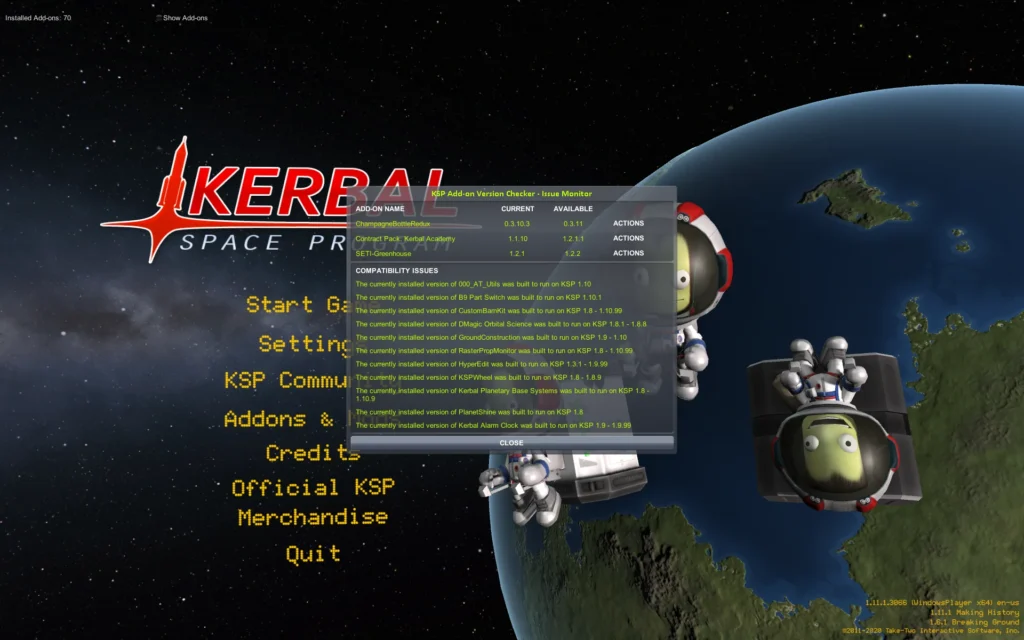Open ACTIONS for ChampagneBottleRedux
The image size is (1024, 640).
tap(628, 224)
